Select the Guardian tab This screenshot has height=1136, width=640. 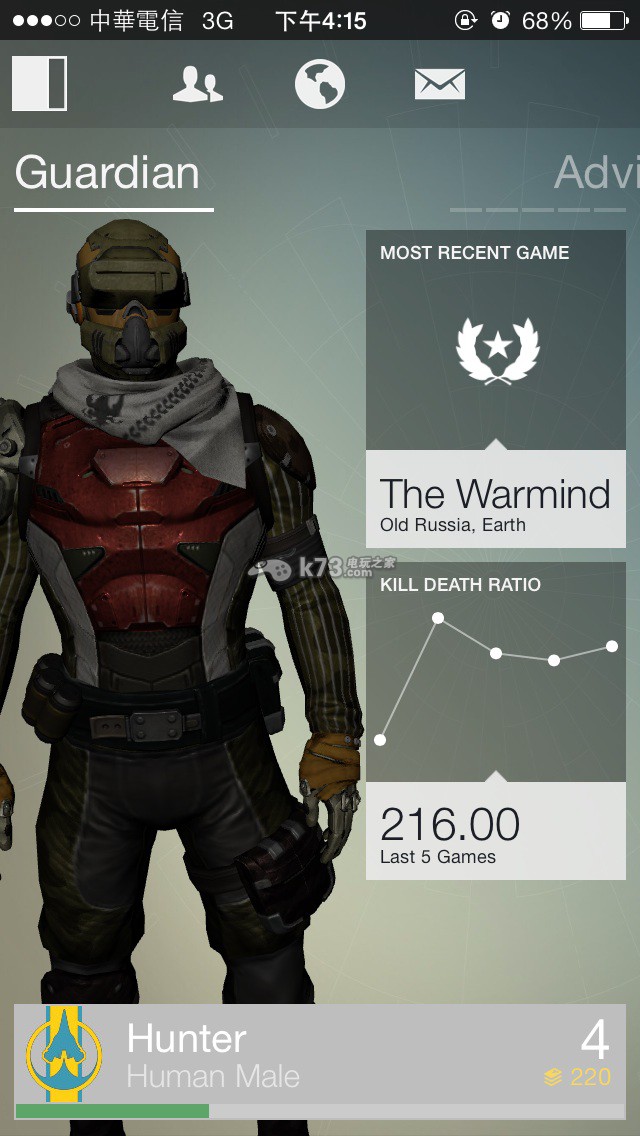[108, 173]
